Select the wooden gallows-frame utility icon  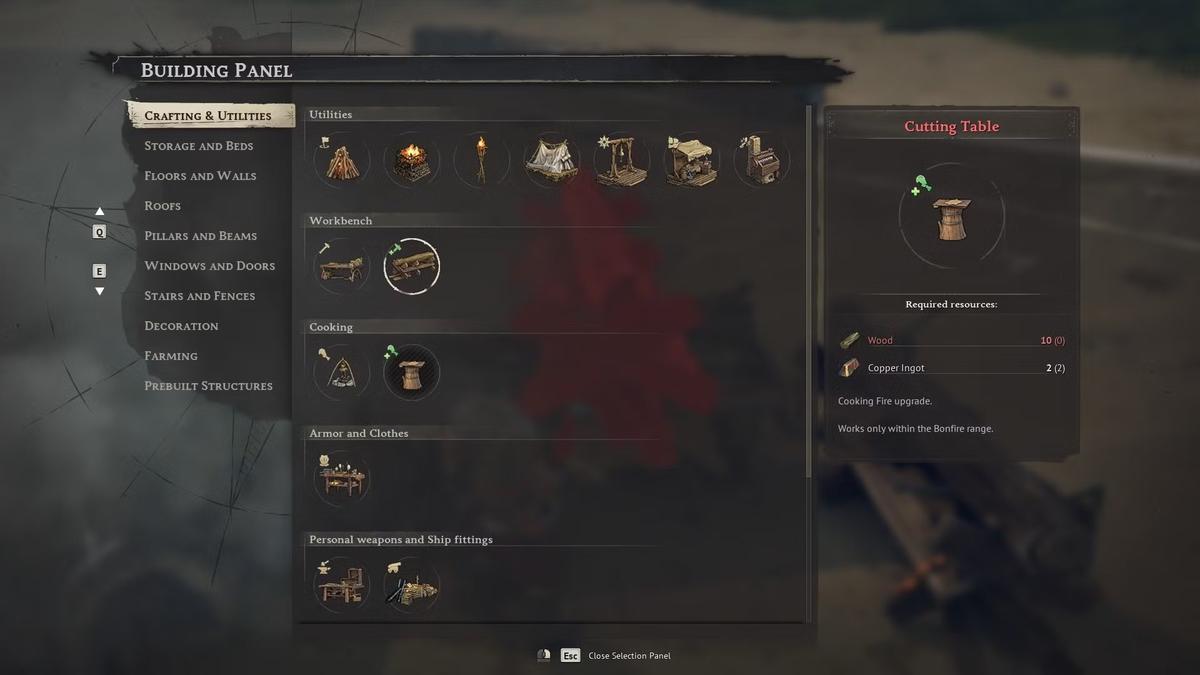pos(621,160)
